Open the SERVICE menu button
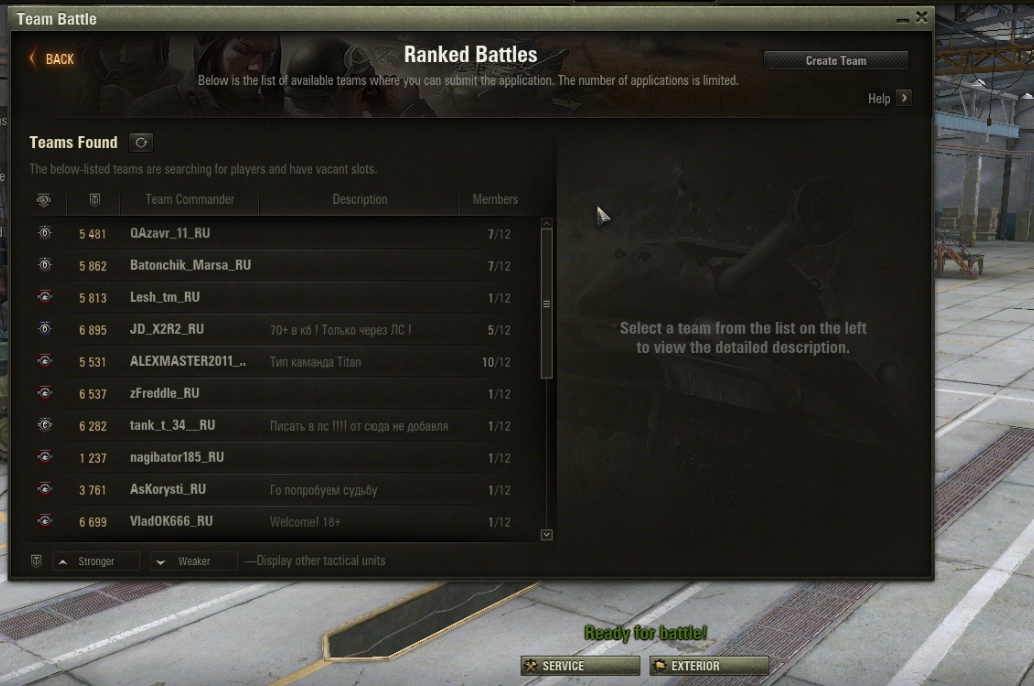 pyautogui.click(x=580, y=666)
